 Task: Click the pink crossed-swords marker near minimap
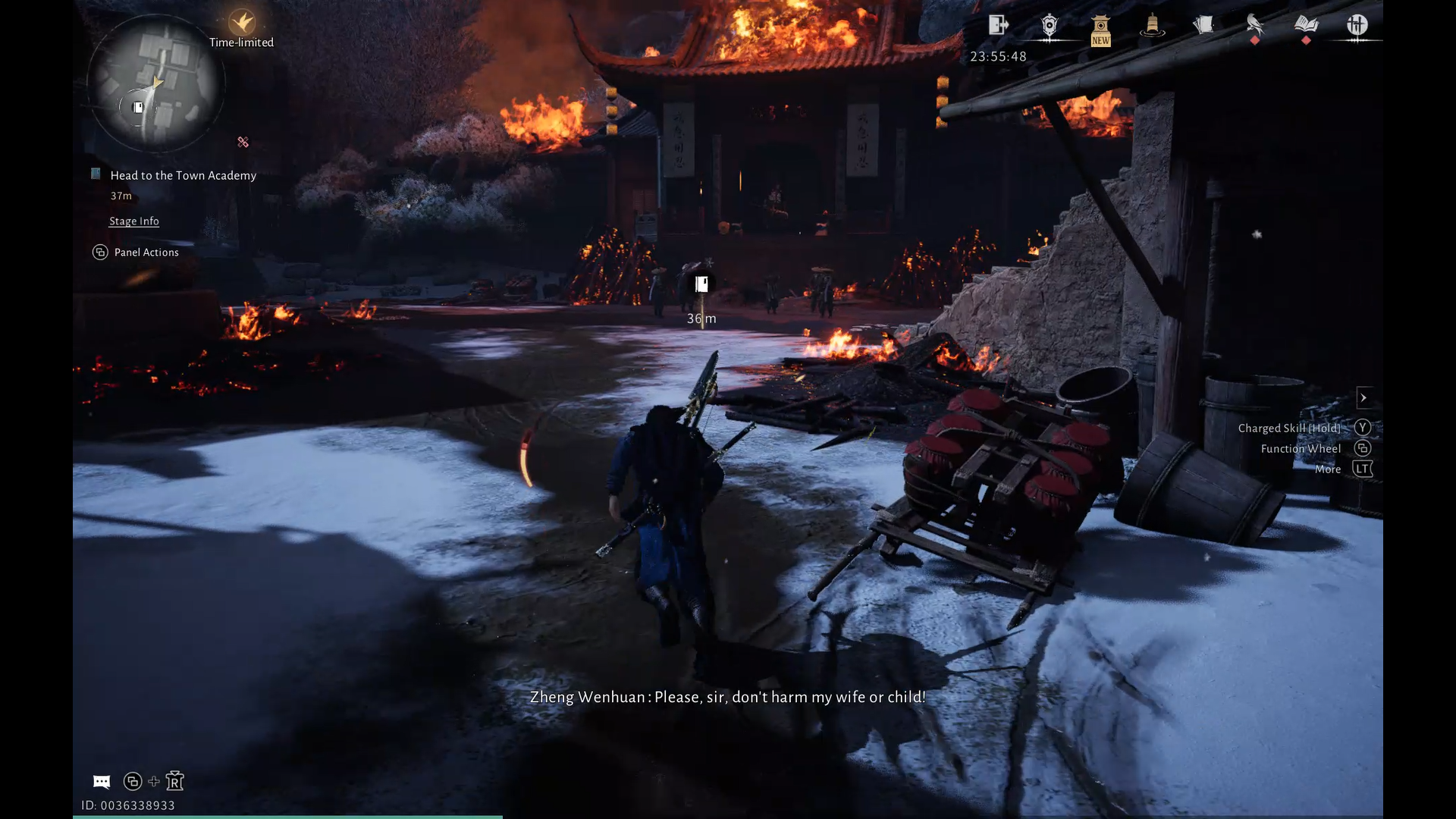click(x=243, y=142)
